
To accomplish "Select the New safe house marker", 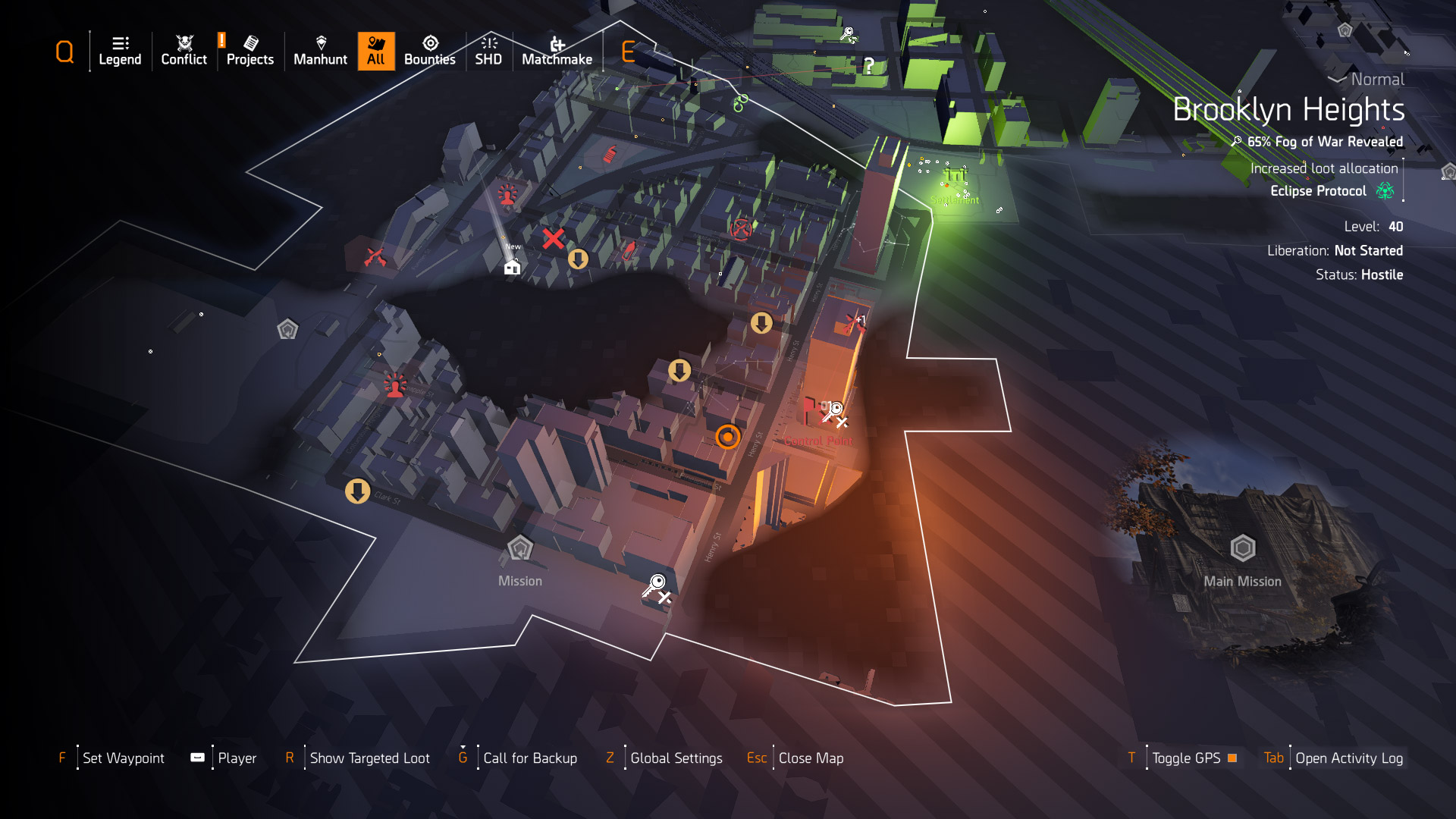I will click(513, 266).
